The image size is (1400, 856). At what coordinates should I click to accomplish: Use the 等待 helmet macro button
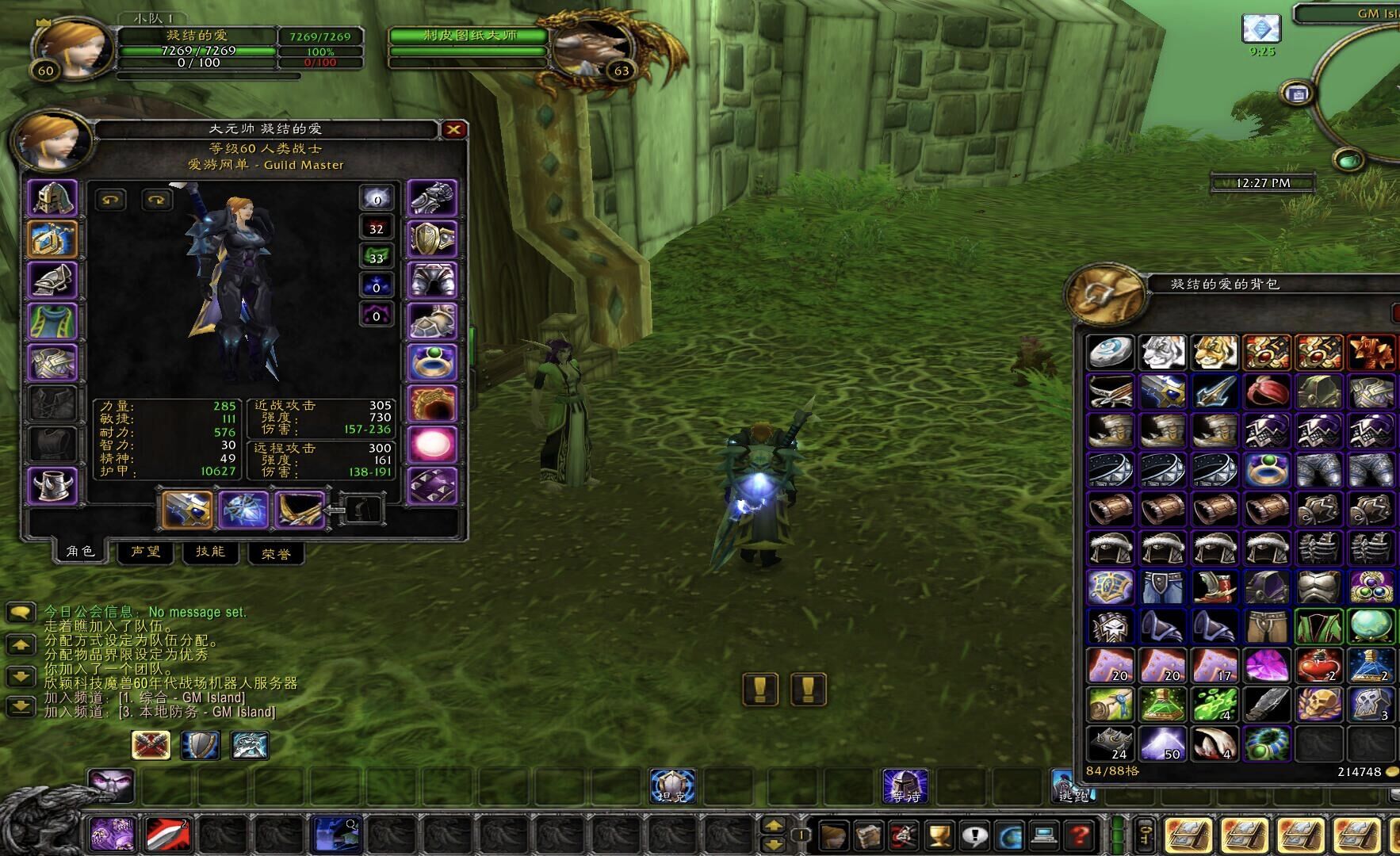click(x=905, y=786)
